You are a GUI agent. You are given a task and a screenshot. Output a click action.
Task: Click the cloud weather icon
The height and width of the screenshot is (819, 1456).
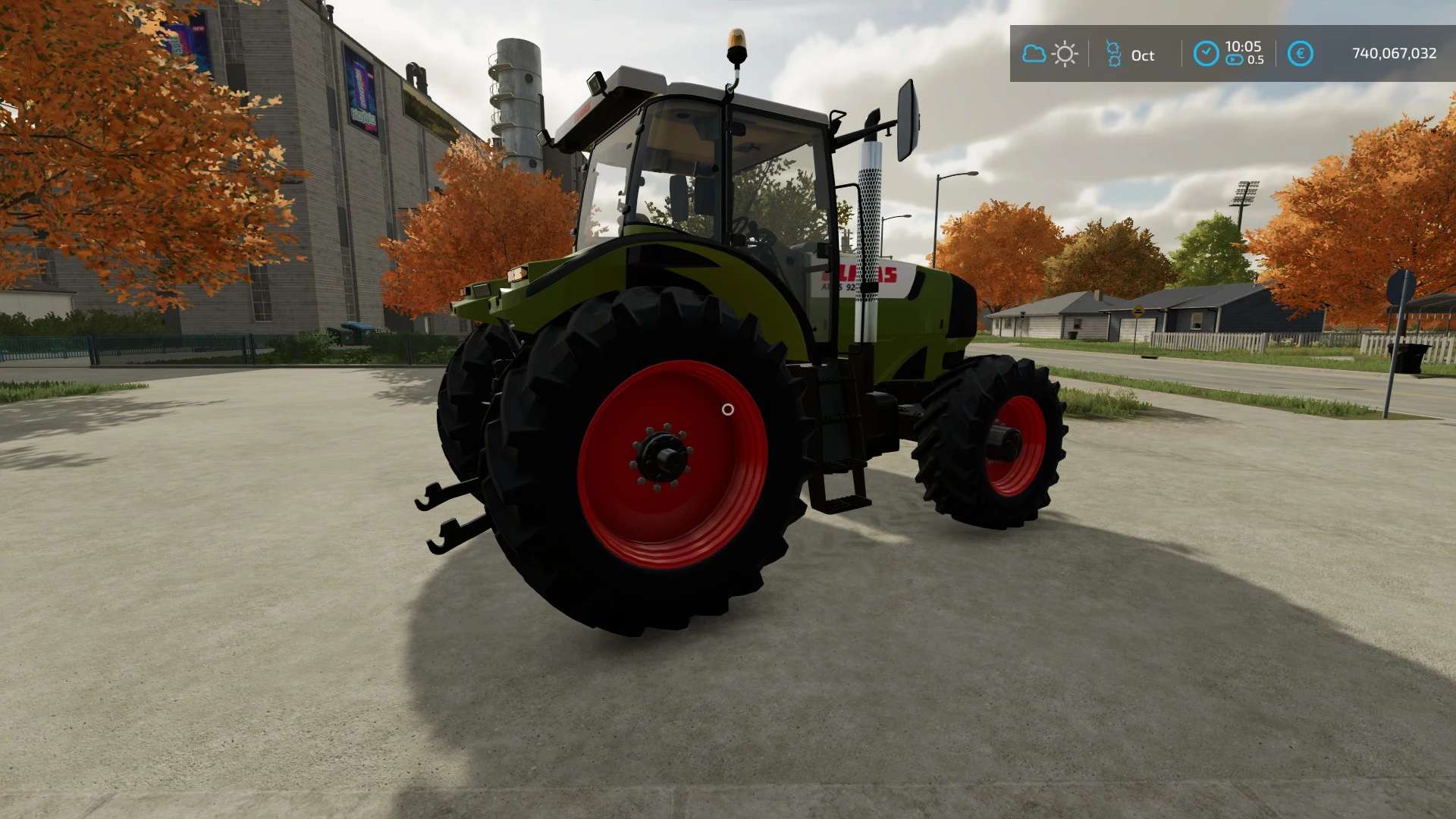click(1034, 54)
